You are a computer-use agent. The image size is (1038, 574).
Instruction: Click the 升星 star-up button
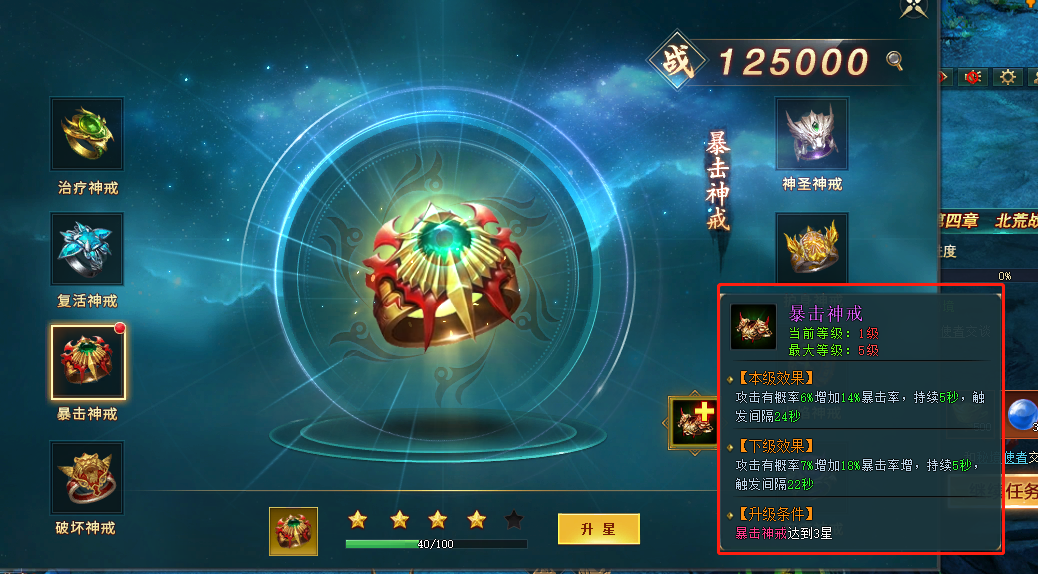pyautogui.click(x=598, y=528)
